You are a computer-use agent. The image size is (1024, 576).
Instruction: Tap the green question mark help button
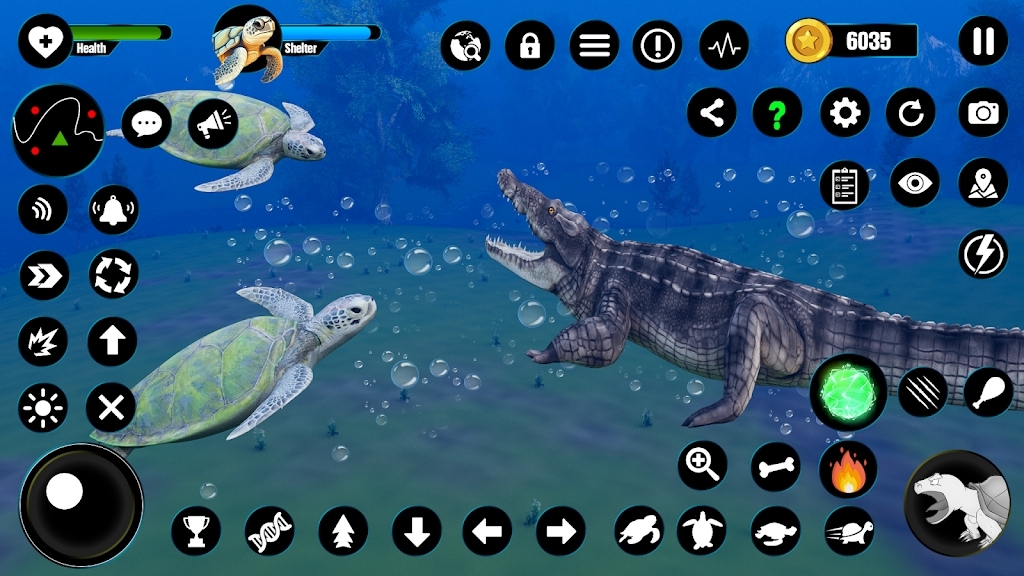click(x=777, y=113)
